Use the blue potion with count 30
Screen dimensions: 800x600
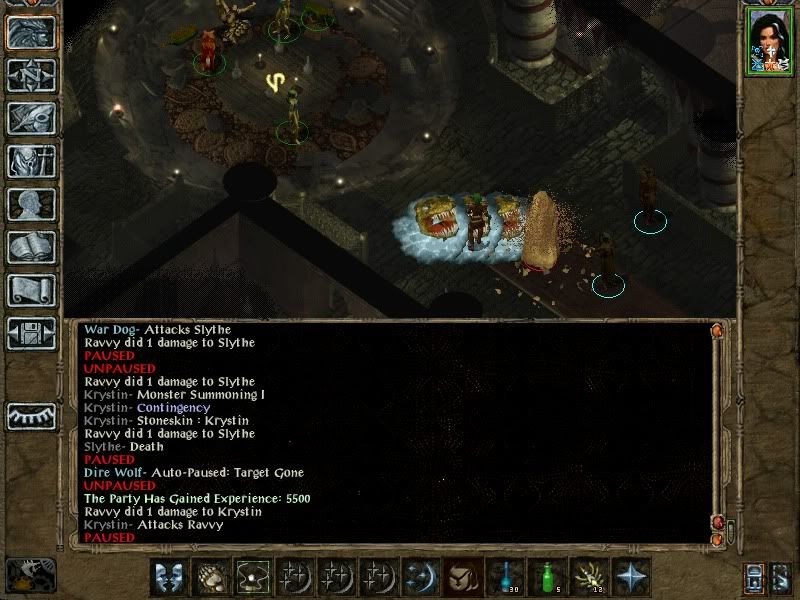(504, 577)
